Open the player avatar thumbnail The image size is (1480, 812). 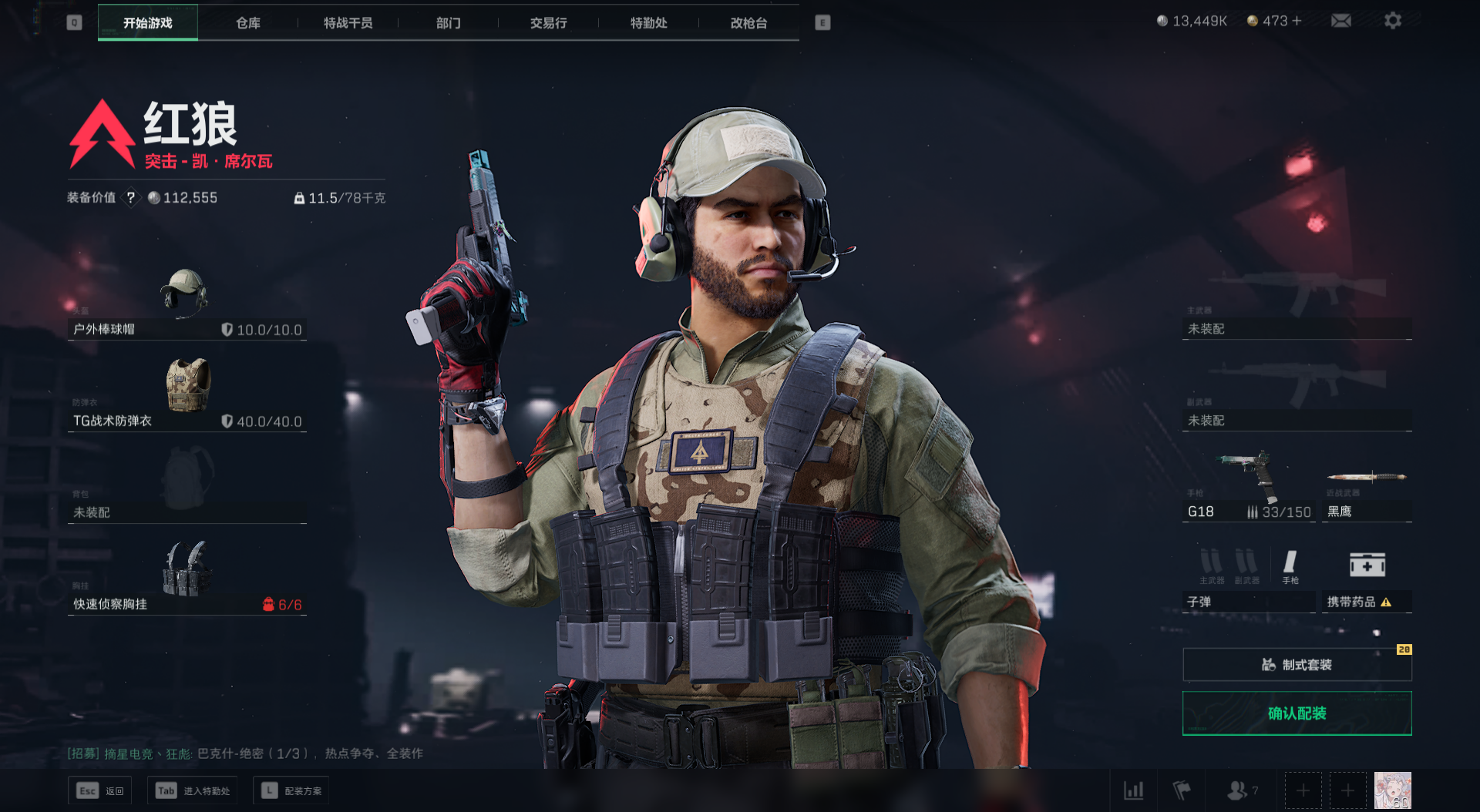1392,790
